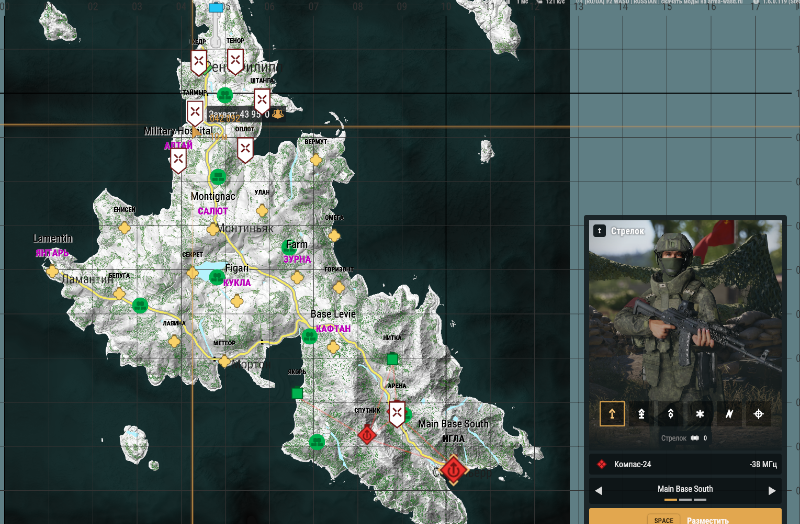Switch to the previous spawn point arrow
The image size is (800, 524).
coord(599,491)
